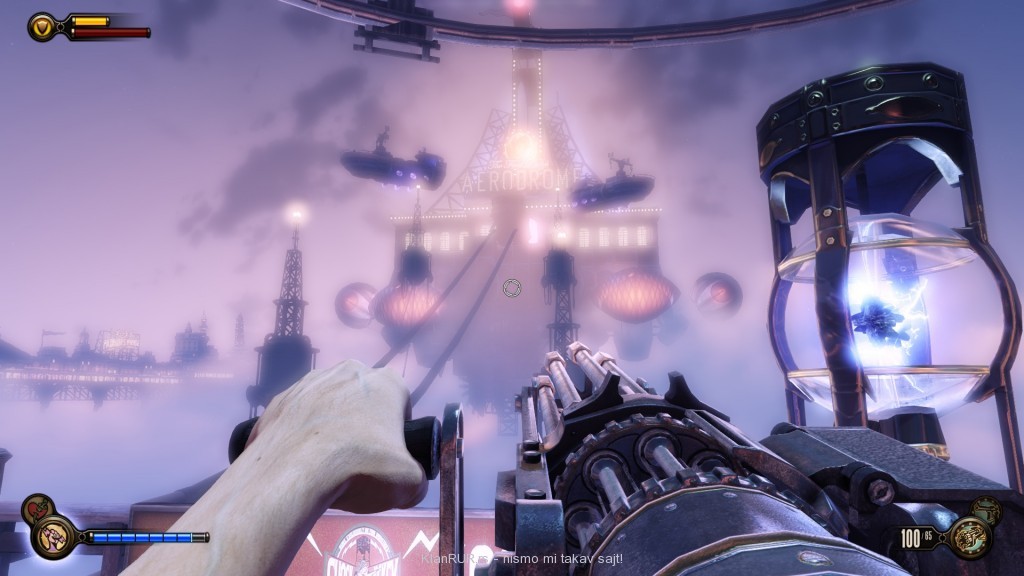Viewport: 1024px width, 576px height.
Task: Select the equipped crank gun weapon icon
Action: [x=971, y=537]
